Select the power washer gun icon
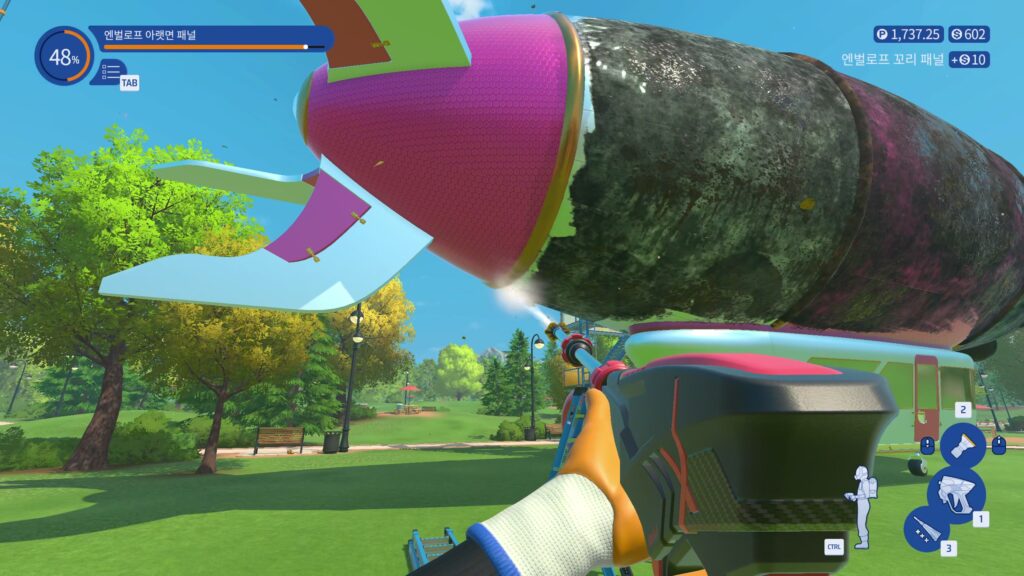The height and width of the screenshot is (576, 1024). click(955, 493)
